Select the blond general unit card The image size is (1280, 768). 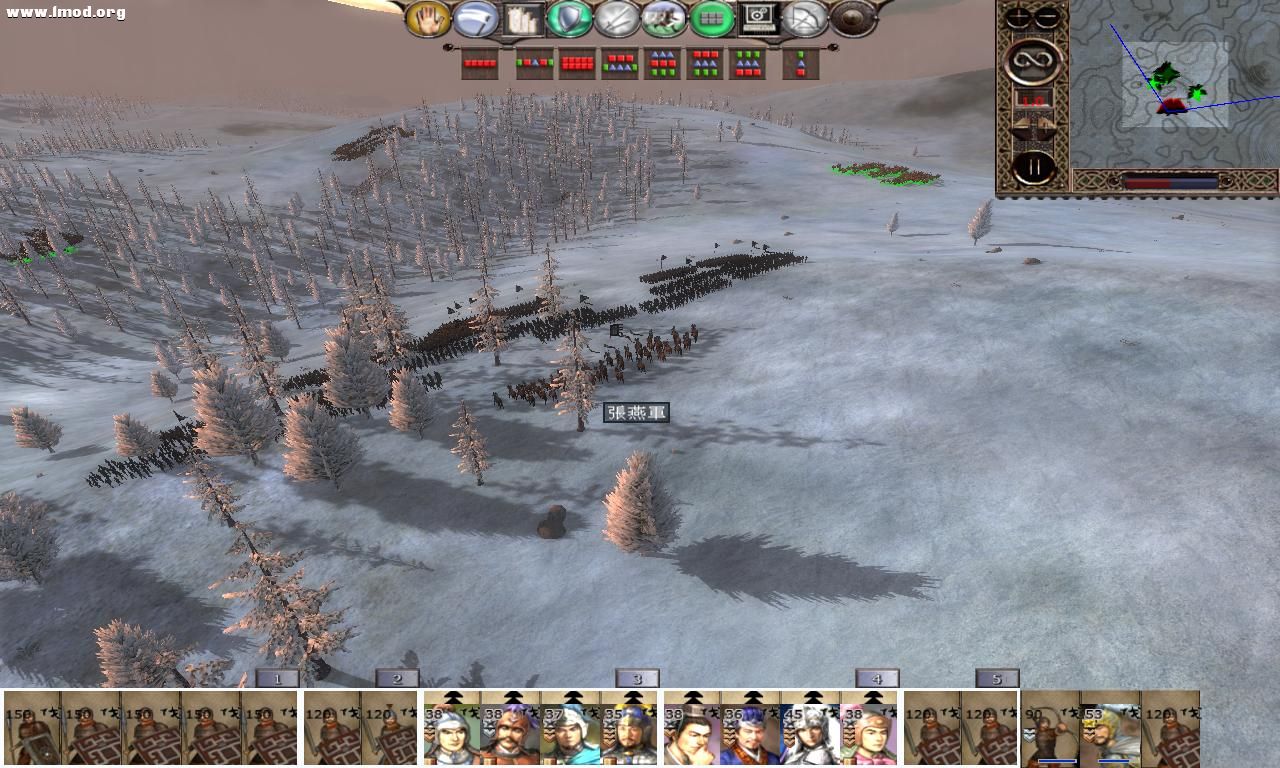click(x=1110, y=730)
